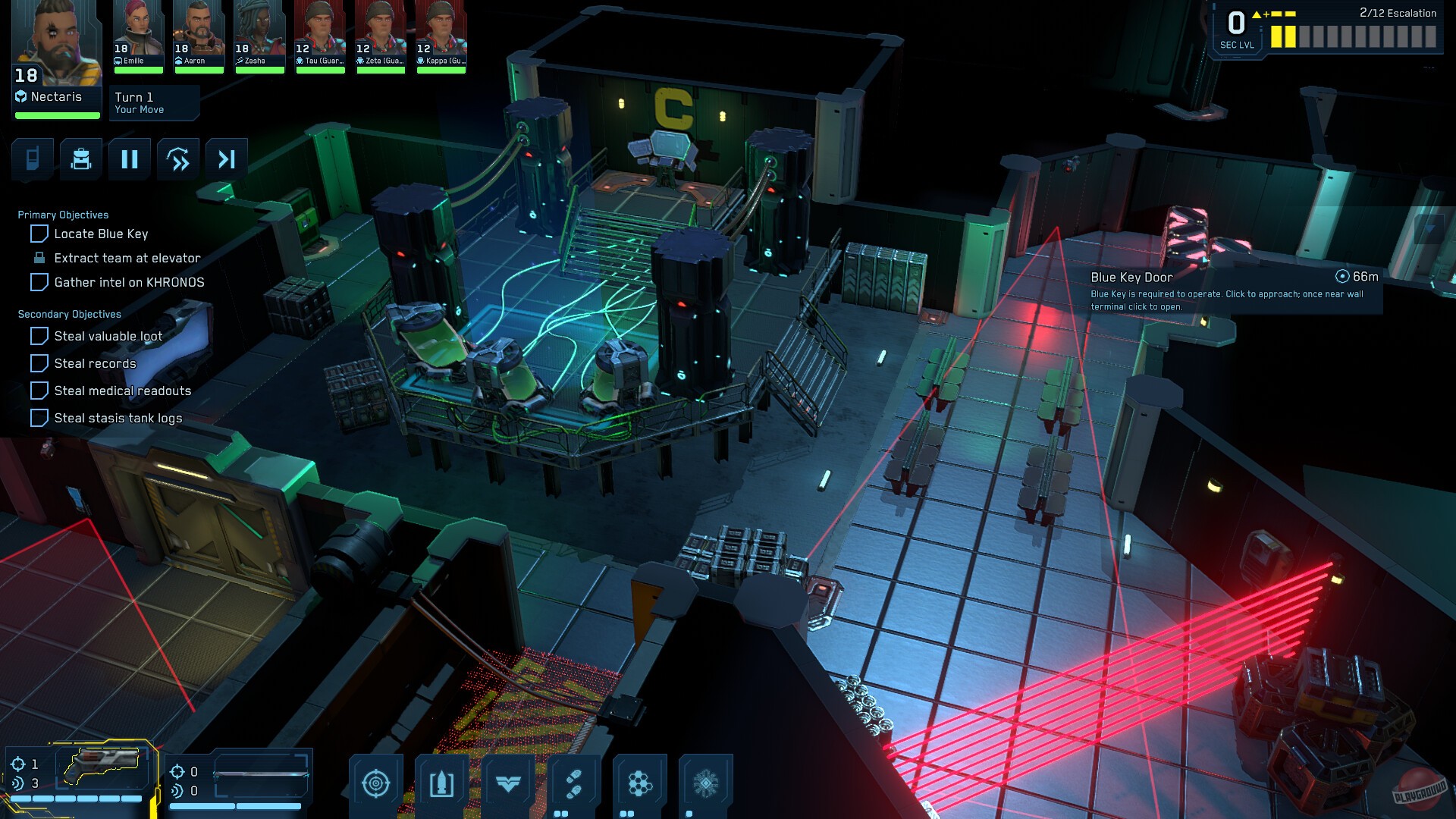Open the backpack inventory

[x=80, y=159]
